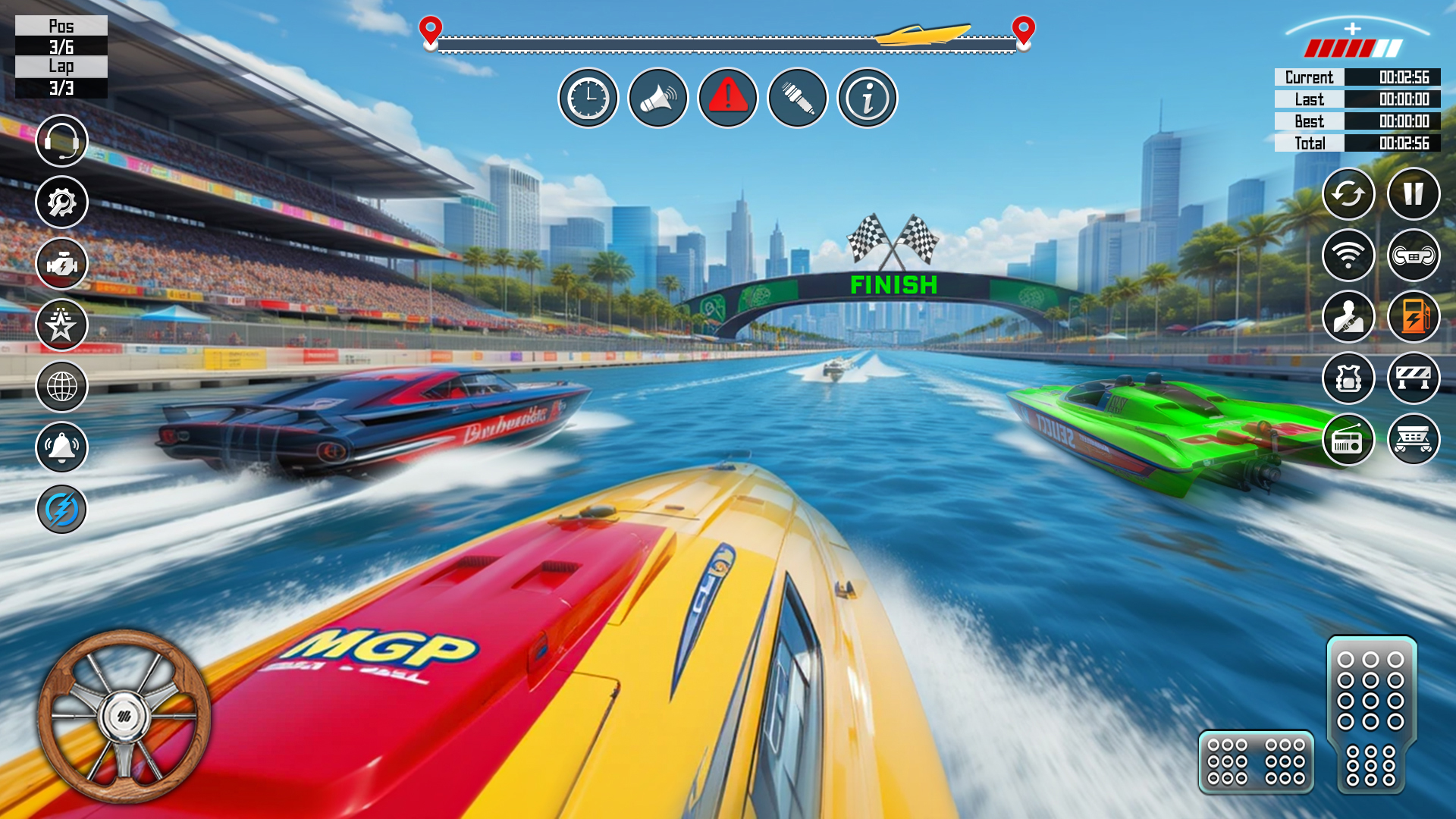Step on the tall accelerator pedal
The image size is (1456, 819).
[1371, 713]
